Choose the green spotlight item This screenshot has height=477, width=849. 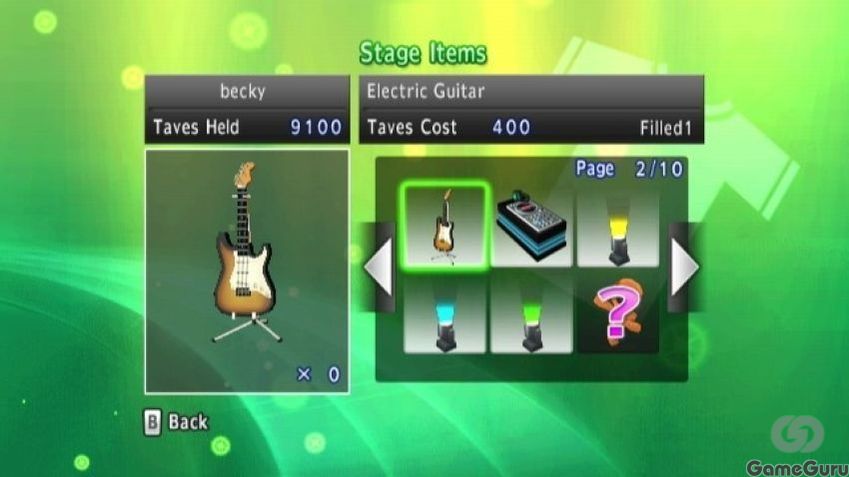coord(531,313)
